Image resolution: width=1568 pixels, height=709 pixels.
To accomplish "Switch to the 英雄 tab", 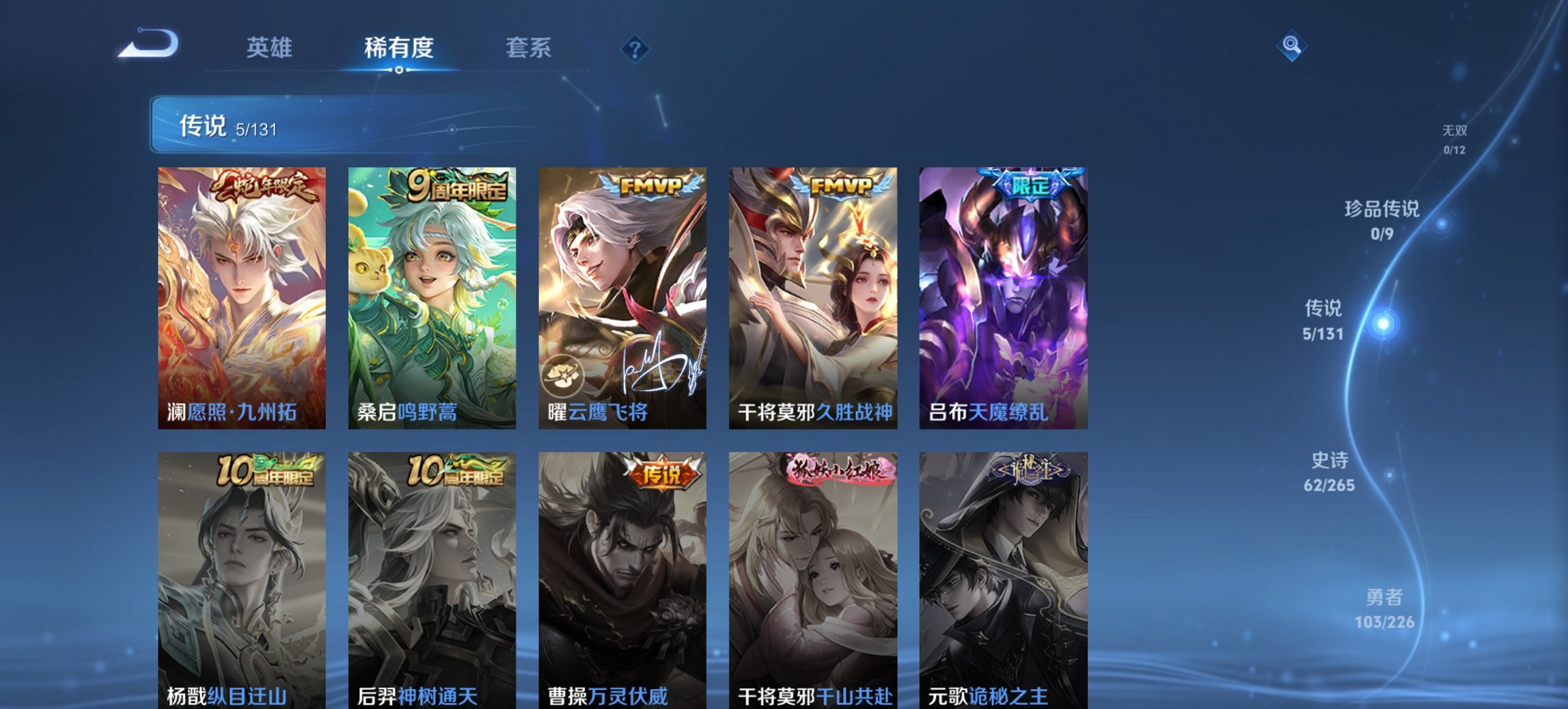I will 271,48.
